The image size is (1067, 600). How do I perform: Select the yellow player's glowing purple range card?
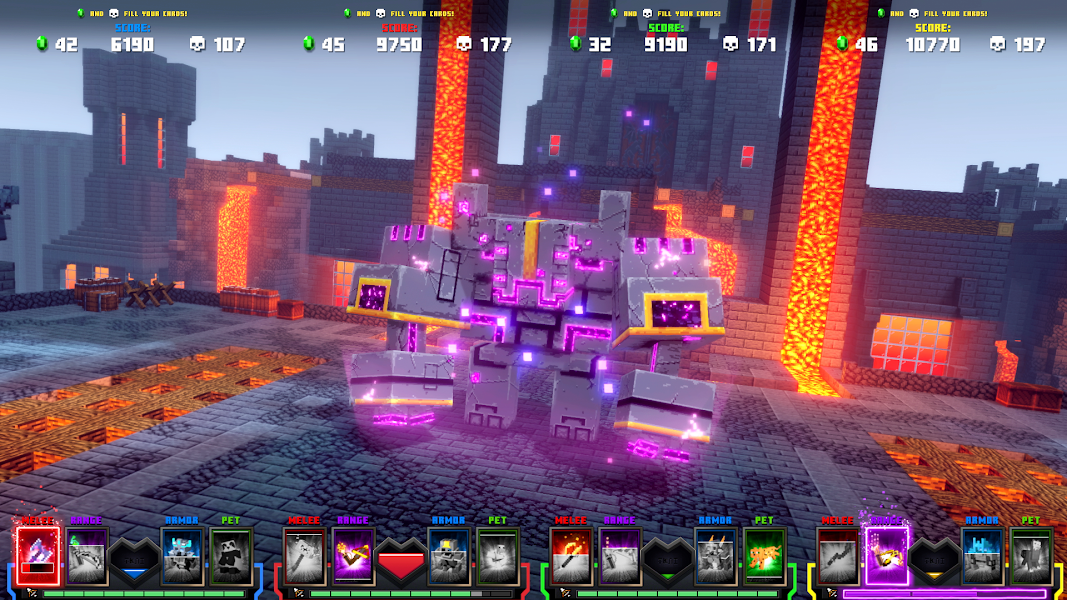[886, 556]
